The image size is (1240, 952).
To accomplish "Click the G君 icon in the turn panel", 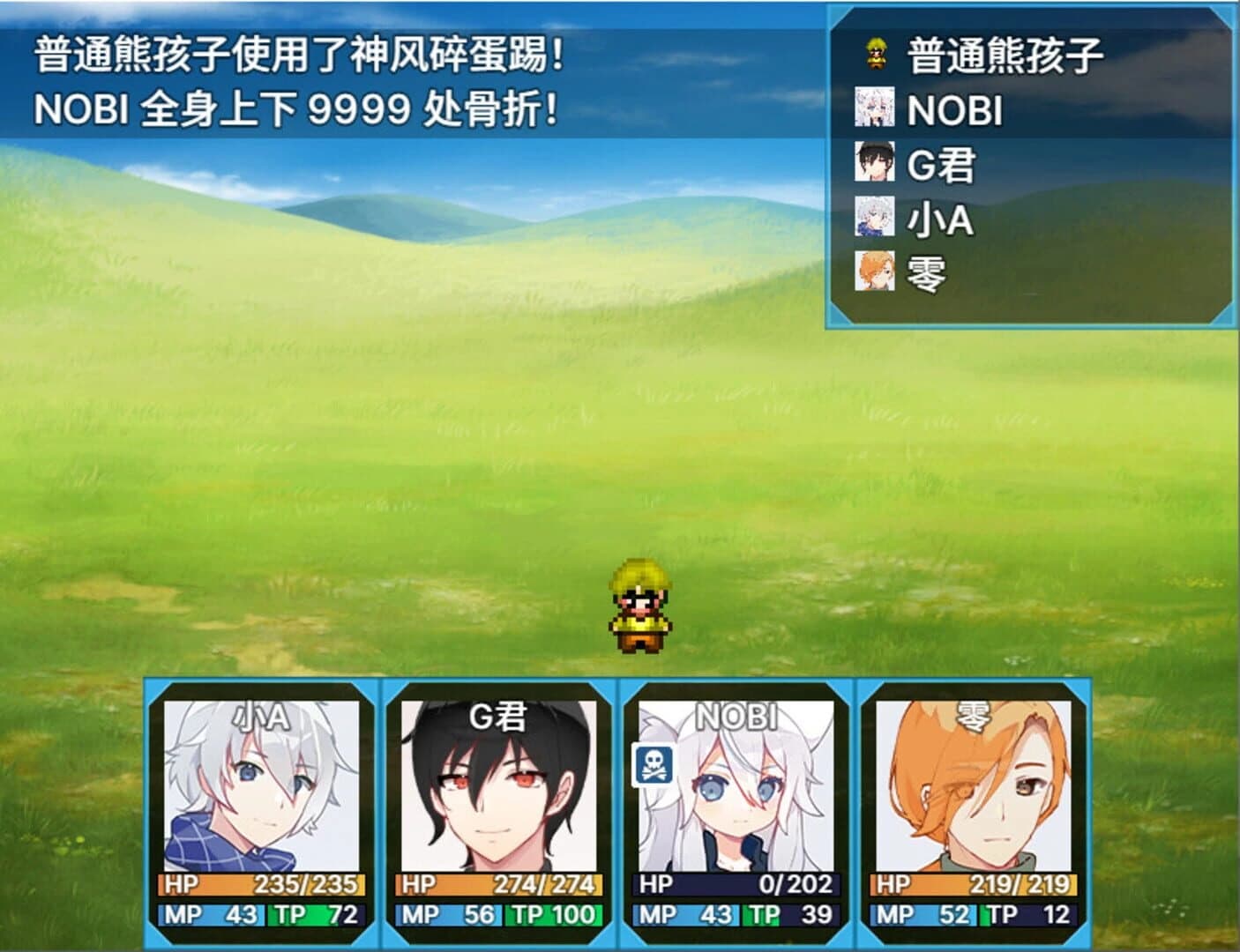I will [873, 162].
